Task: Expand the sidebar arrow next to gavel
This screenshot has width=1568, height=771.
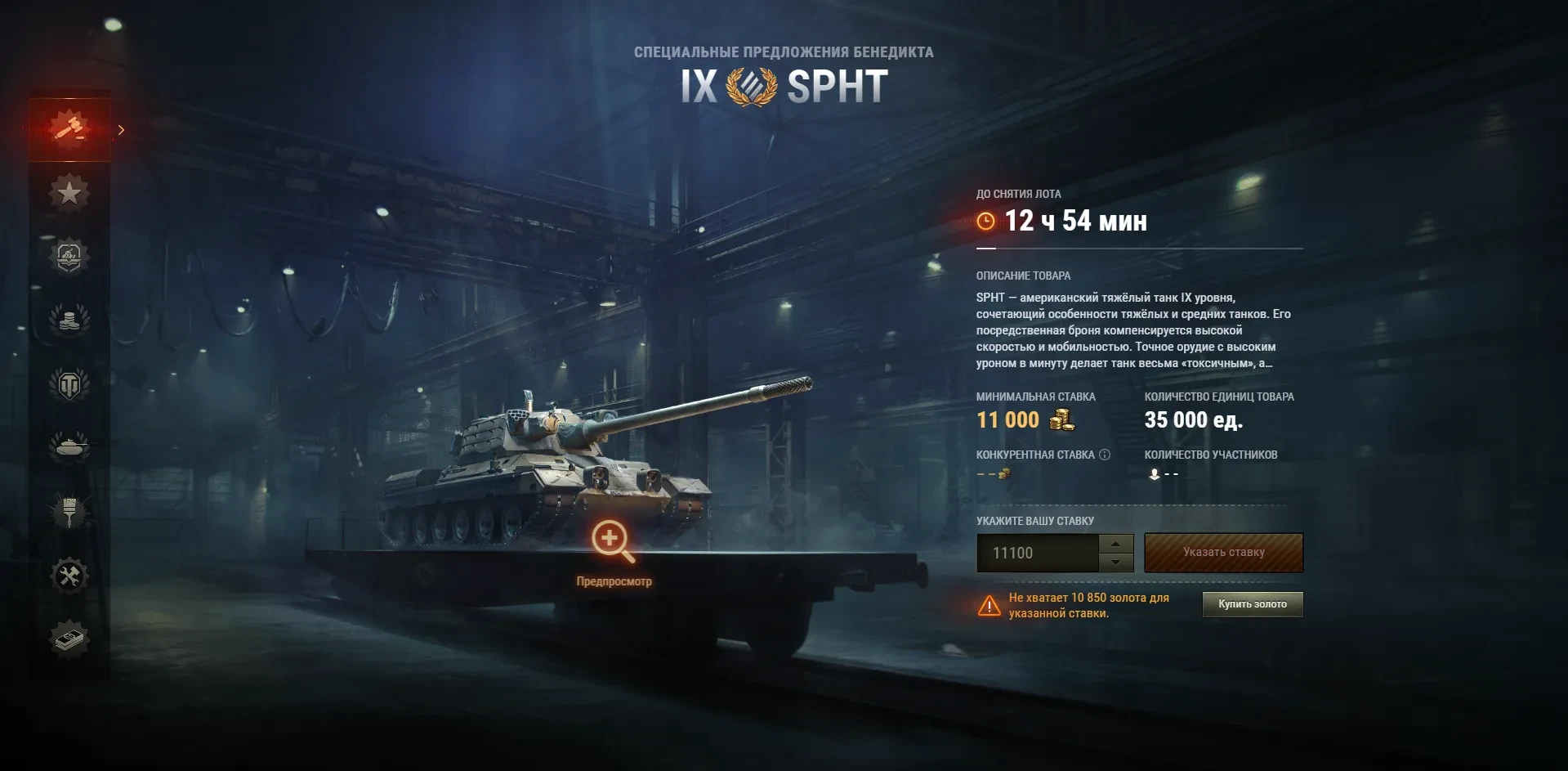Action: coord(121,130)
